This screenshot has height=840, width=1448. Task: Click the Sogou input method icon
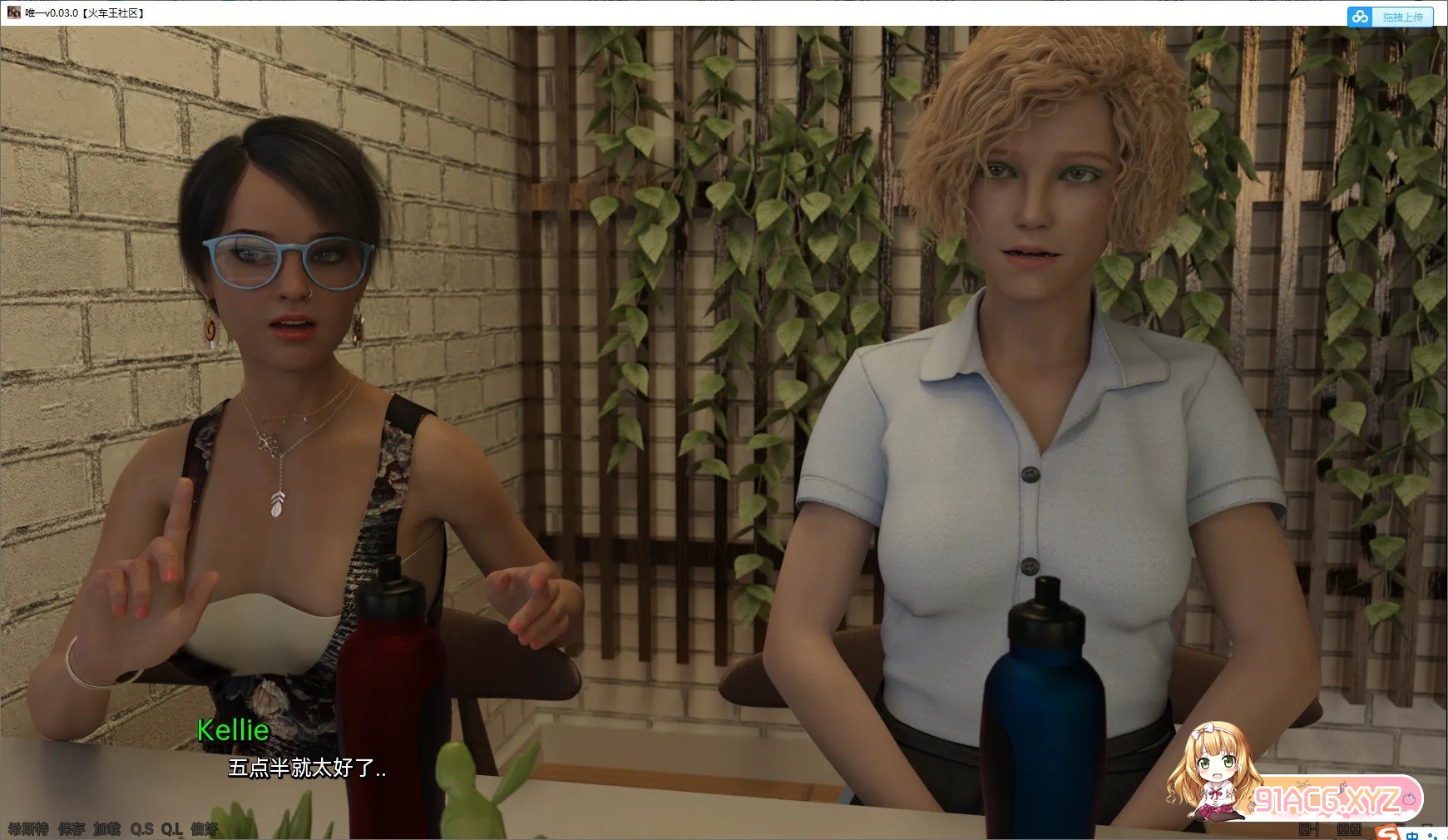coord(1386,832)
